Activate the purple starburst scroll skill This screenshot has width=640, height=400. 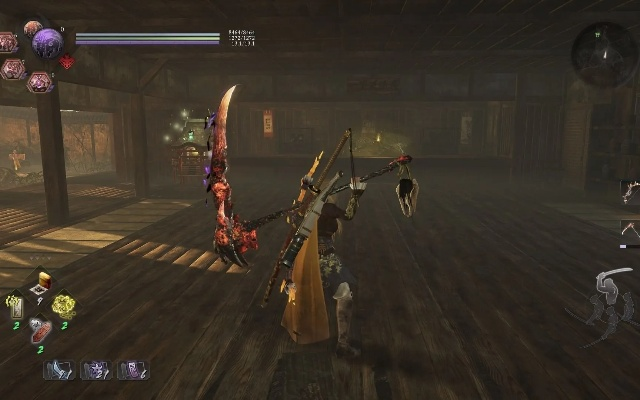tap(95, 370)
